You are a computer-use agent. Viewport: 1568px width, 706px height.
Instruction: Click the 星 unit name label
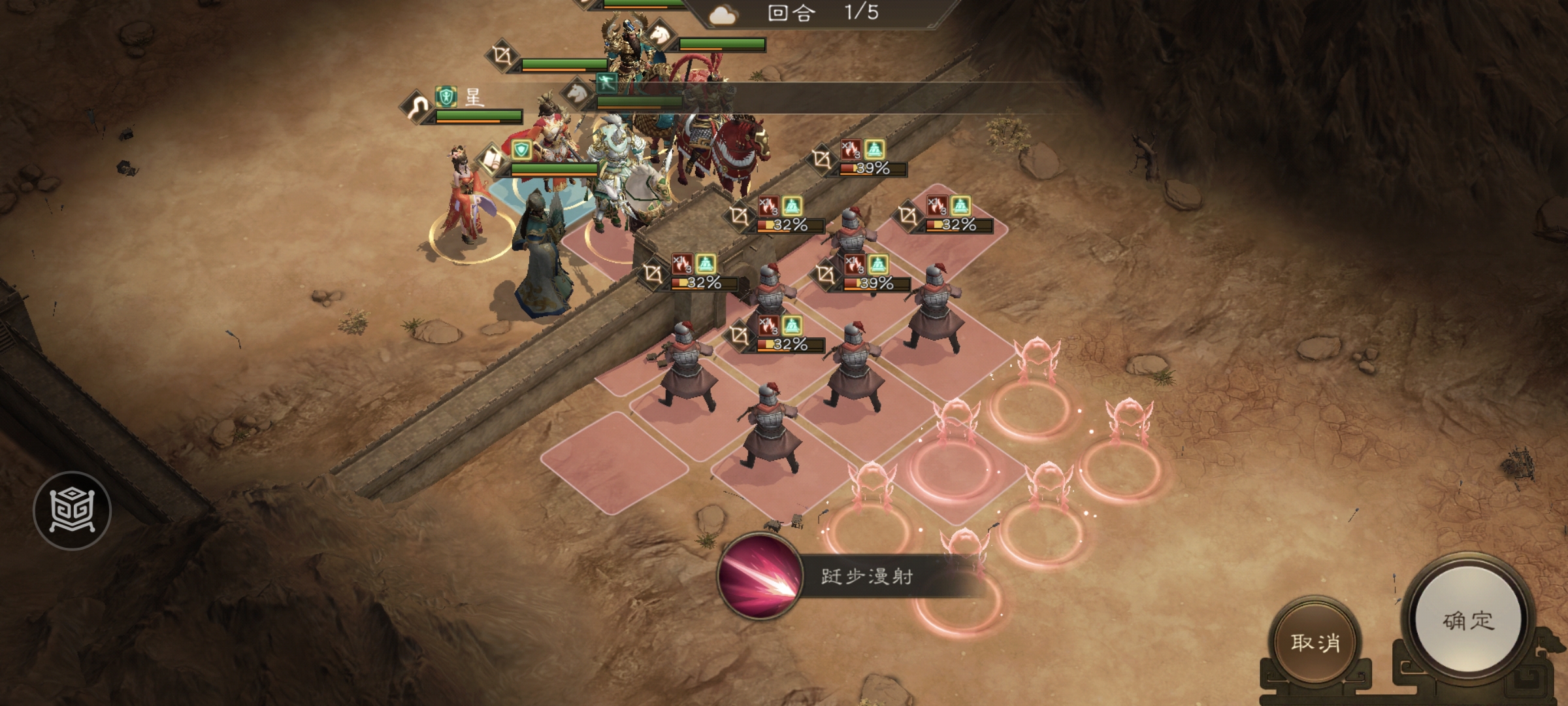(x=475, y=97)
